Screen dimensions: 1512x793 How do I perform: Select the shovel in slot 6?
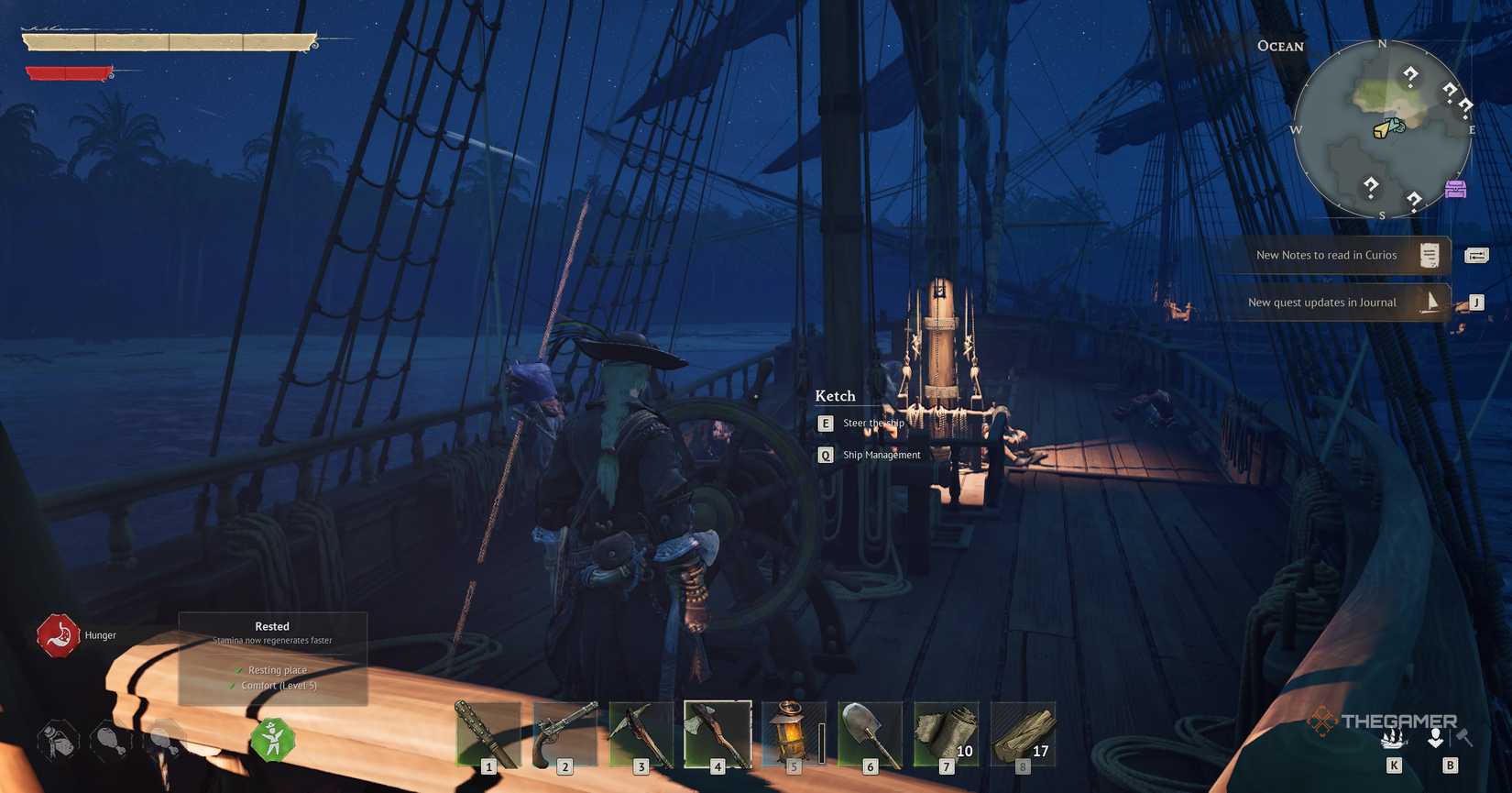869,733
